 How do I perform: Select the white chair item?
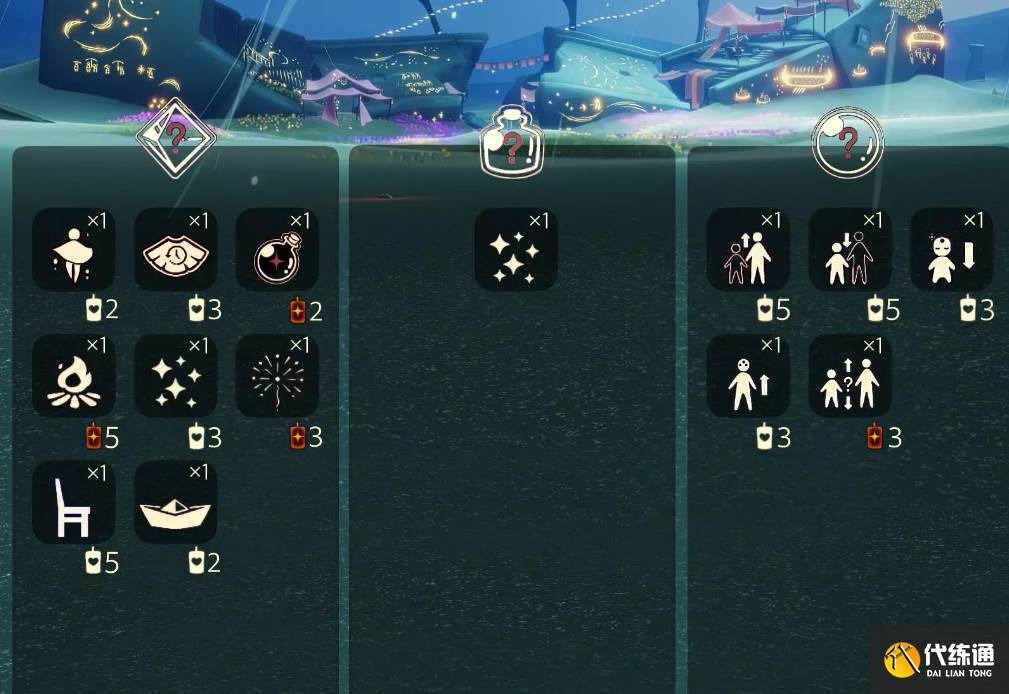74,502
